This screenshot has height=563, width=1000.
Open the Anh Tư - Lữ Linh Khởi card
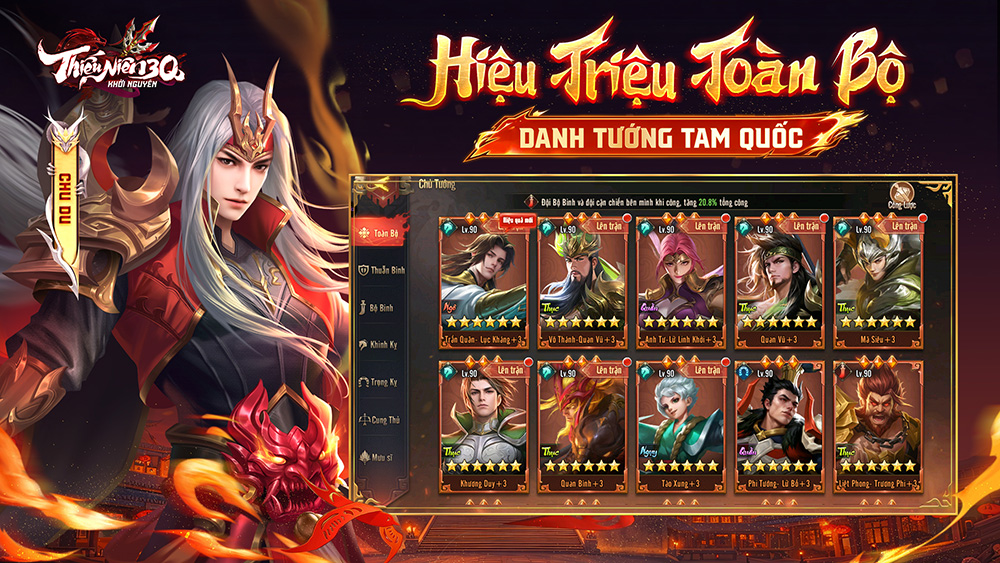point(680,278)
